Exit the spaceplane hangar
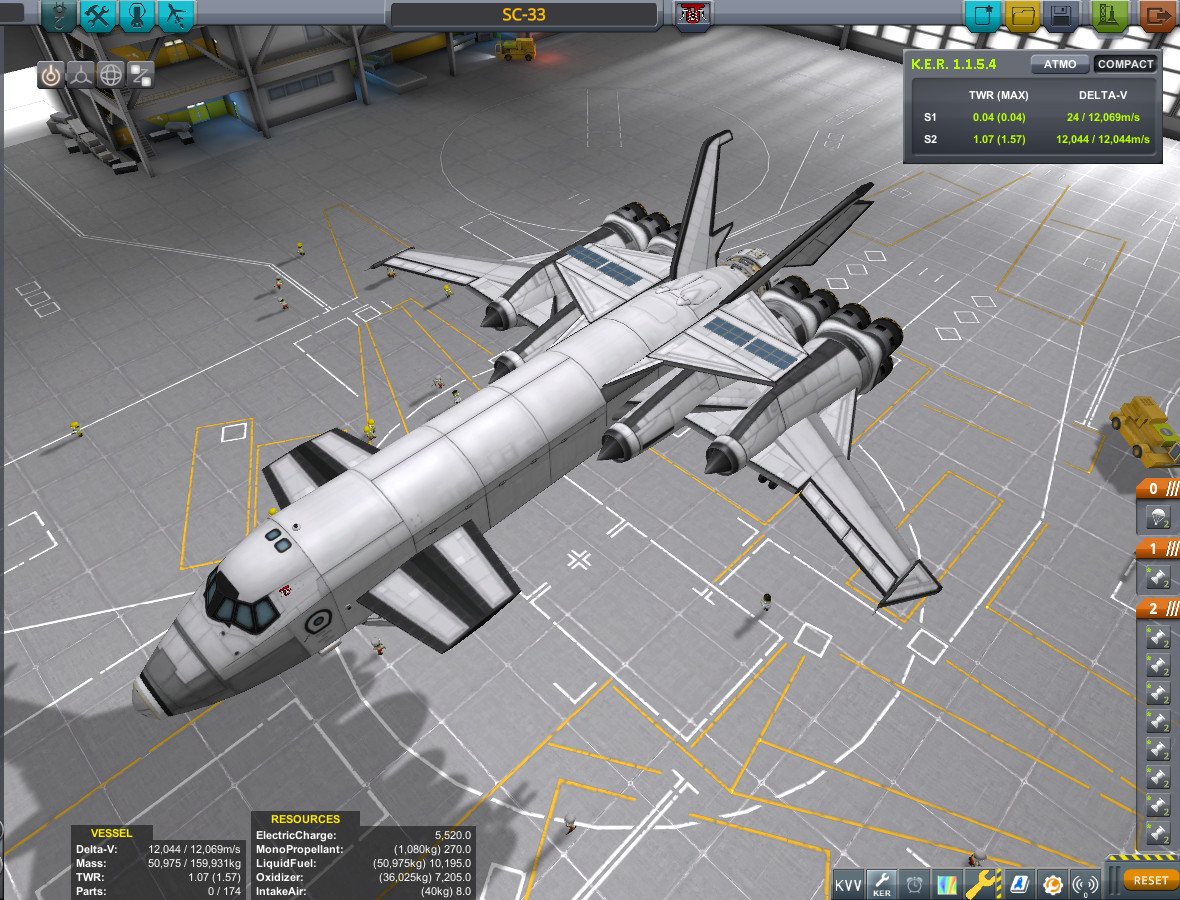This screenshot has height=900, width=1180. [x=1158, y=16]
